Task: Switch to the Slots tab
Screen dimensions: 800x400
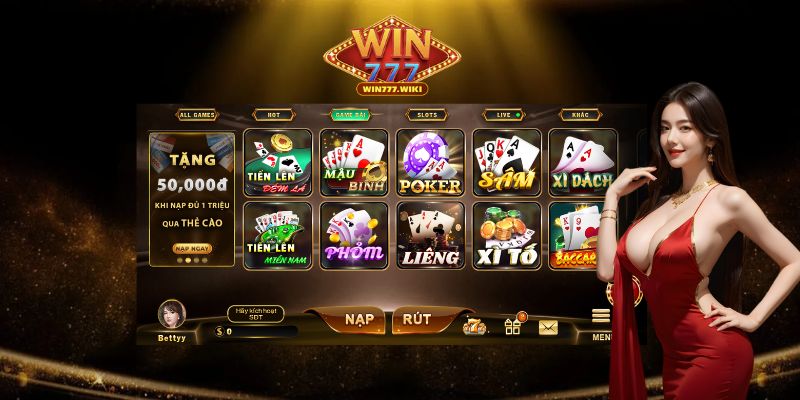Action: click(427, 115)
